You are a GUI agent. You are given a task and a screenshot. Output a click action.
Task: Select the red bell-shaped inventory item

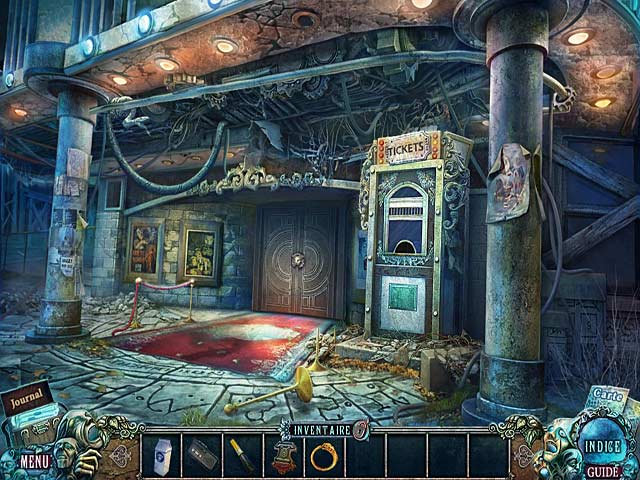[282, 455]
